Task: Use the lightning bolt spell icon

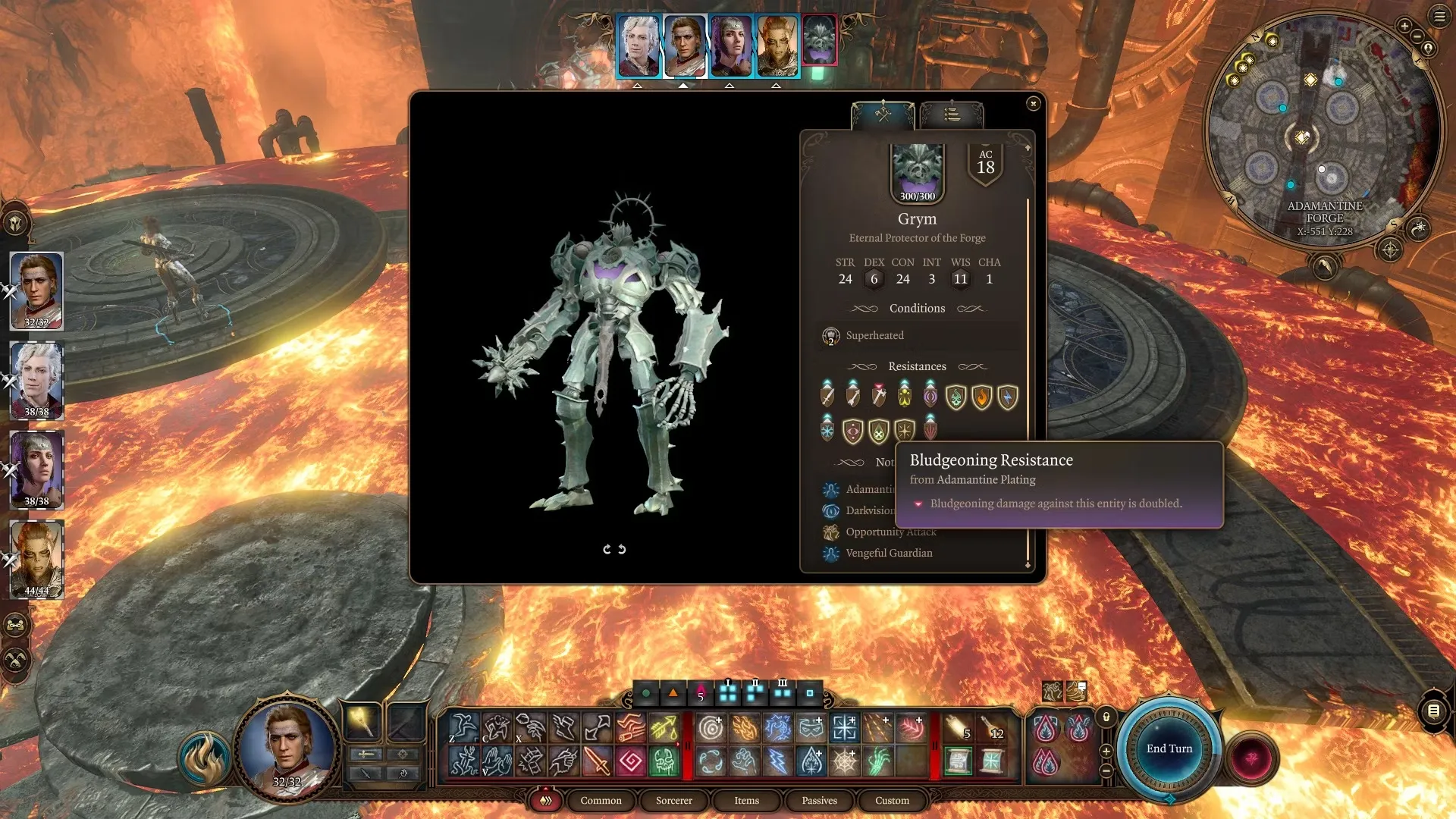Action: coord(777,761)
